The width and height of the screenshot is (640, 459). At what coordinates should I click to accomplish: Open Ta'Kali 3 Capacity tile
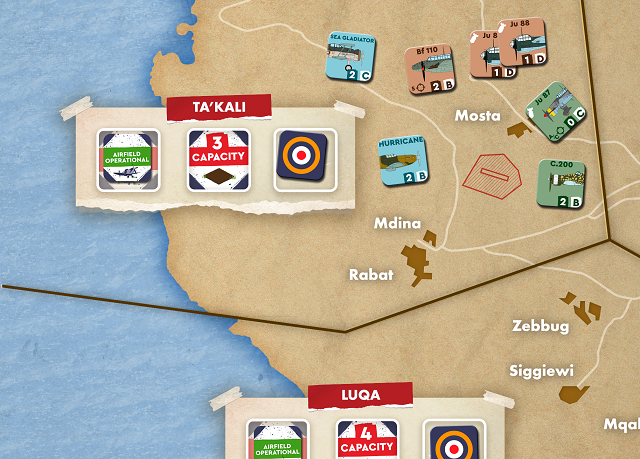(x=218, y=160)
